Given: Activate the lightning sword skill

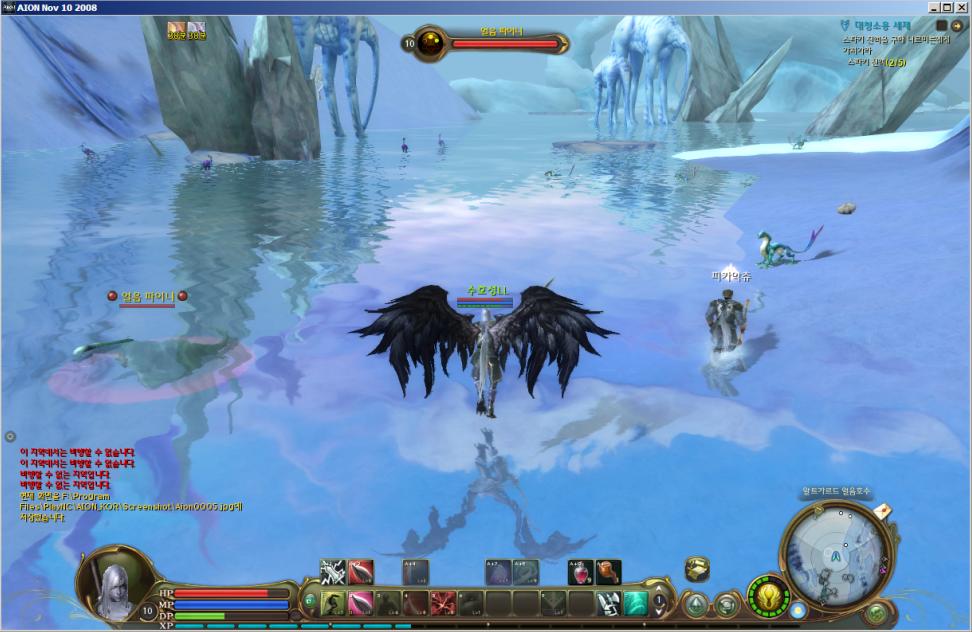Looking at the screenshot, I should pos(333,572).
